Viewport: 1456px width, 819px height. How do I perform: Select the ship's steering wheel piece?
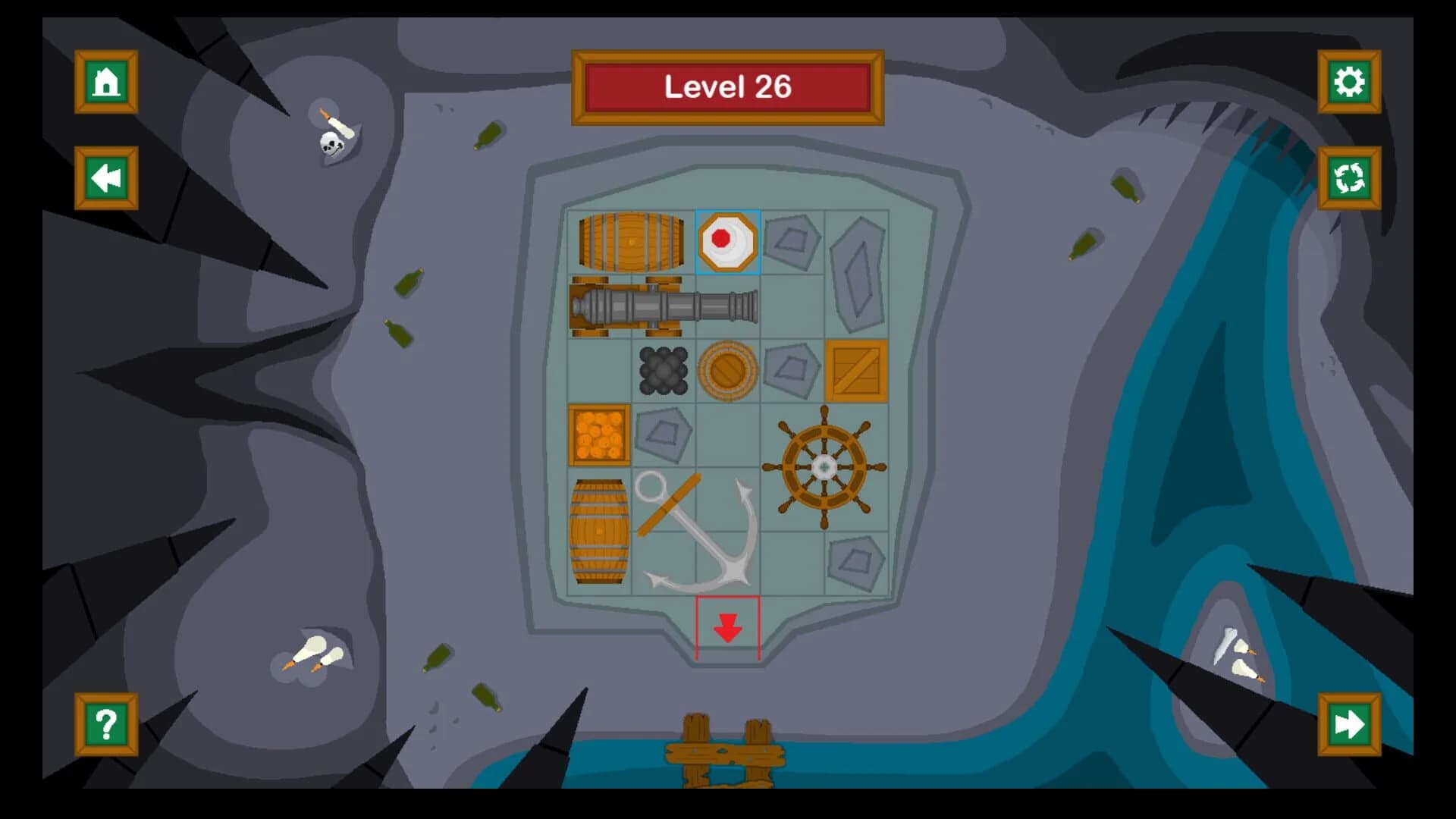pyautogui.click(x=823, y=463)
